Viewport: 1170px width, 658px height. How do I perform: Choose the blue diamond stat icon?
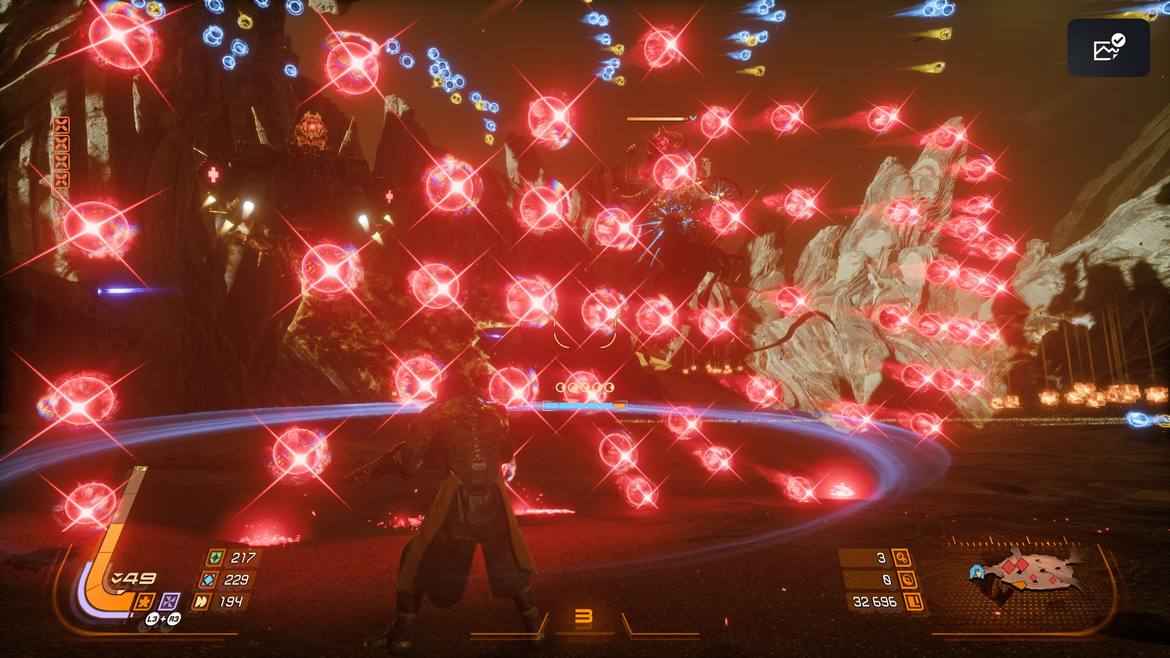tap(208, 580)
